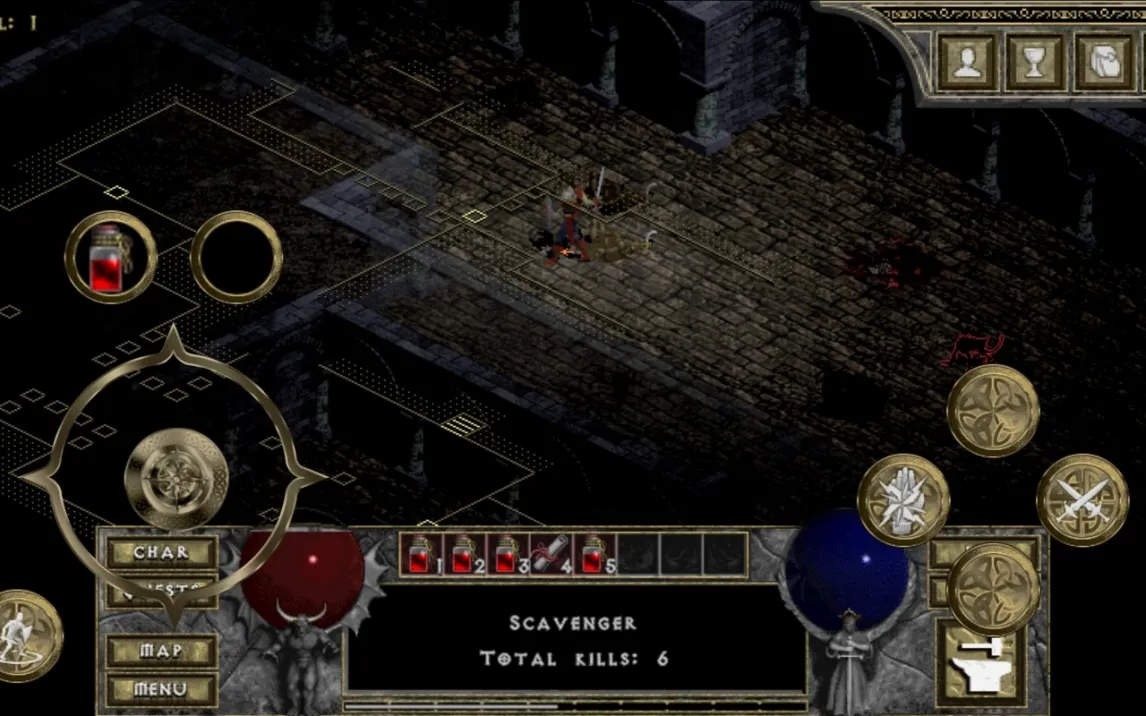This screenshot has width=1146, height=716.
Task: Use the healing potion in belt slot 2
Action: click(x=464, y=554)
